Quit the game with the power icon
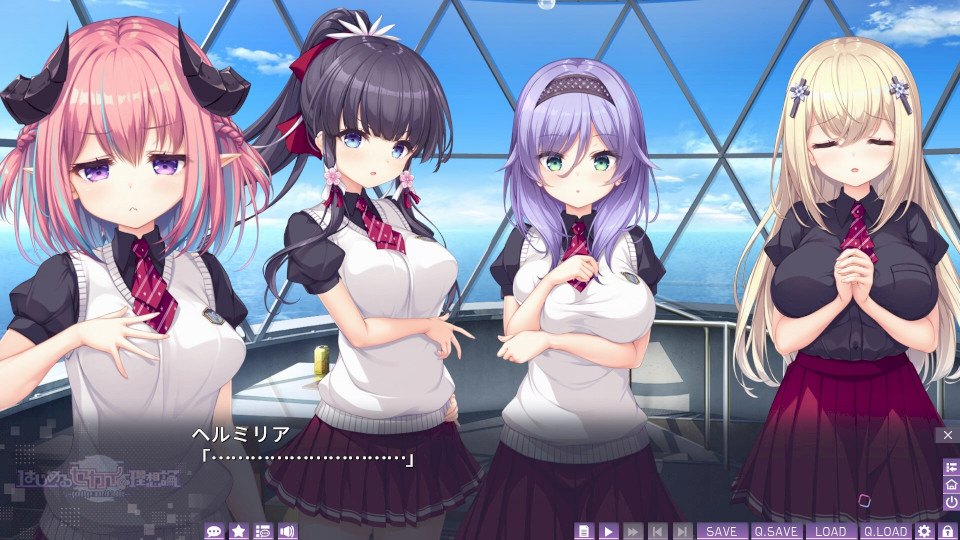The height and width of the screenshot is (540, 960). coord(950,501)
